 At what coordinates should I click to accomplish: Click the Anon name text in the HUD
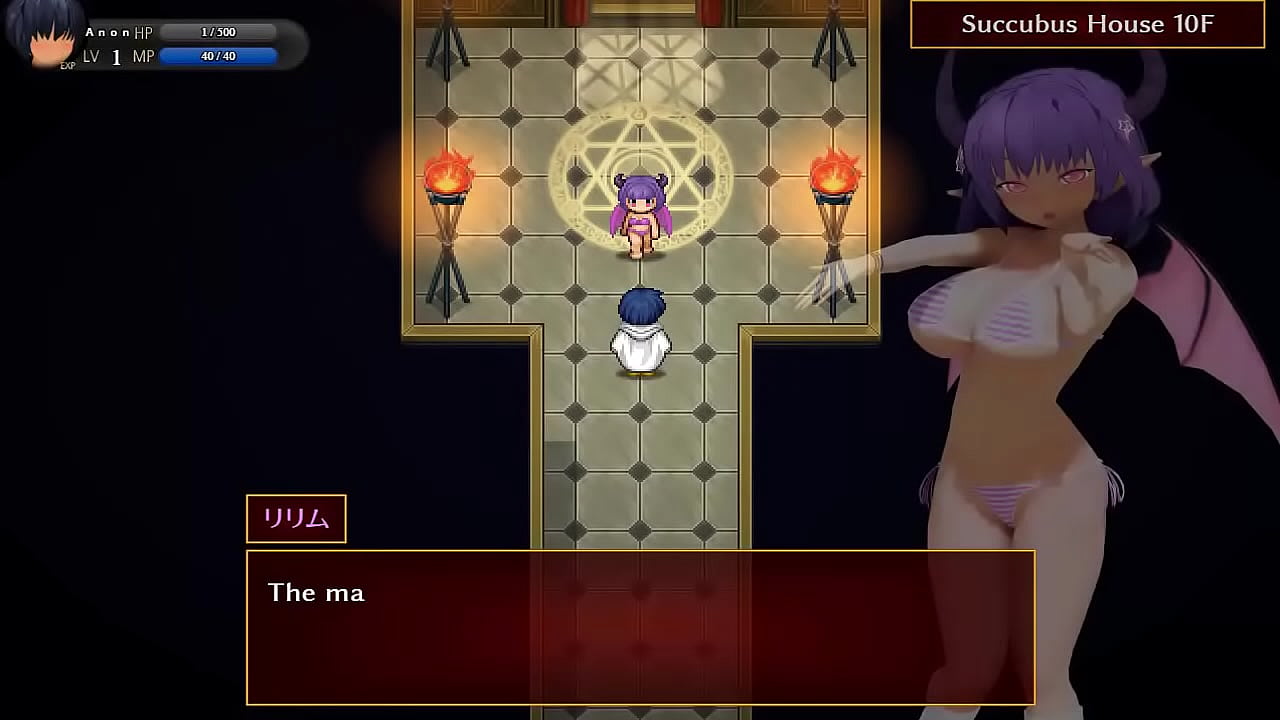(x=108, y=31)
